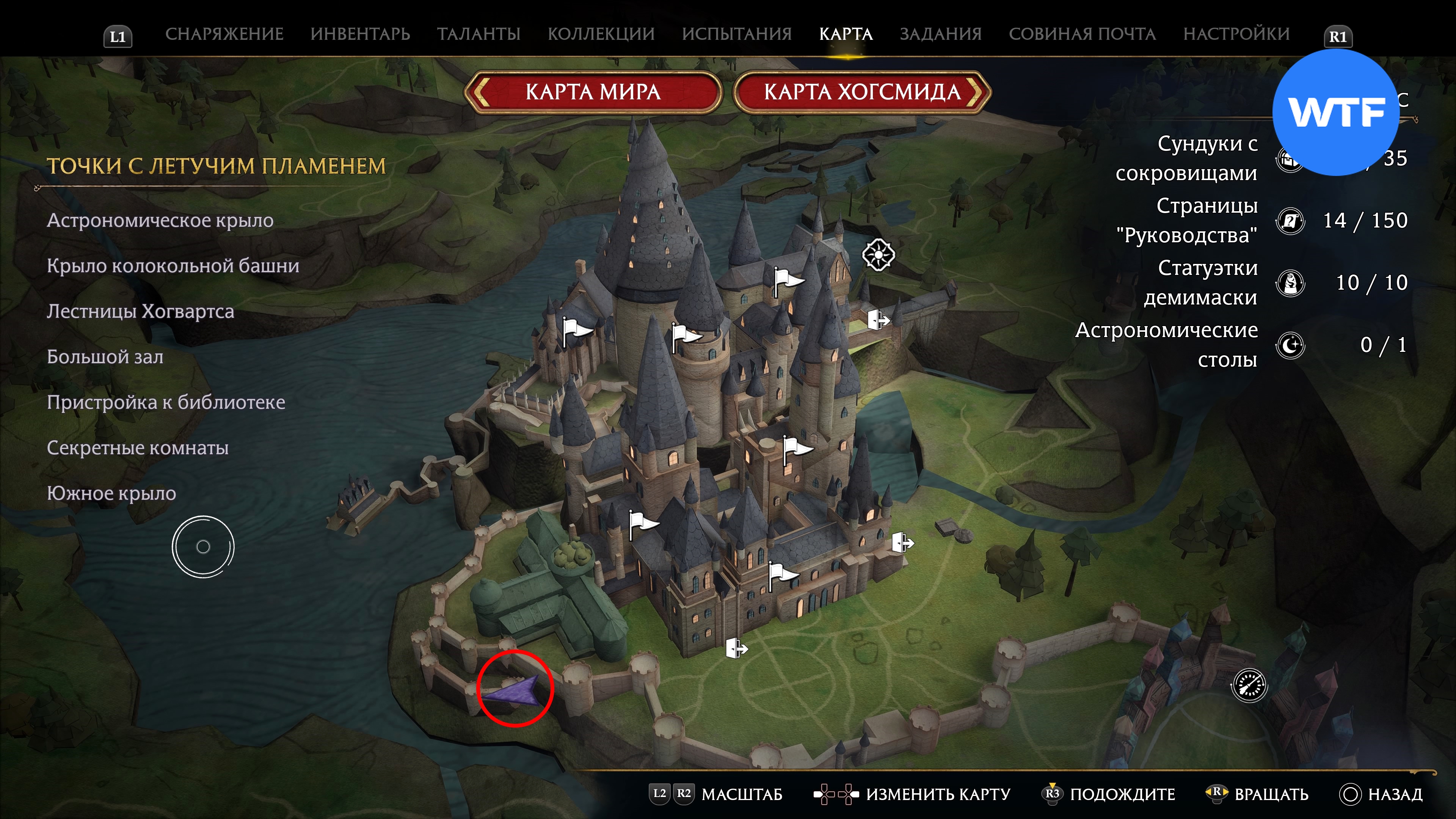The height and width of the screenshot is (819, 1456).
Task: Select Лестницы Хогвартса location
Action: point(140,311)
